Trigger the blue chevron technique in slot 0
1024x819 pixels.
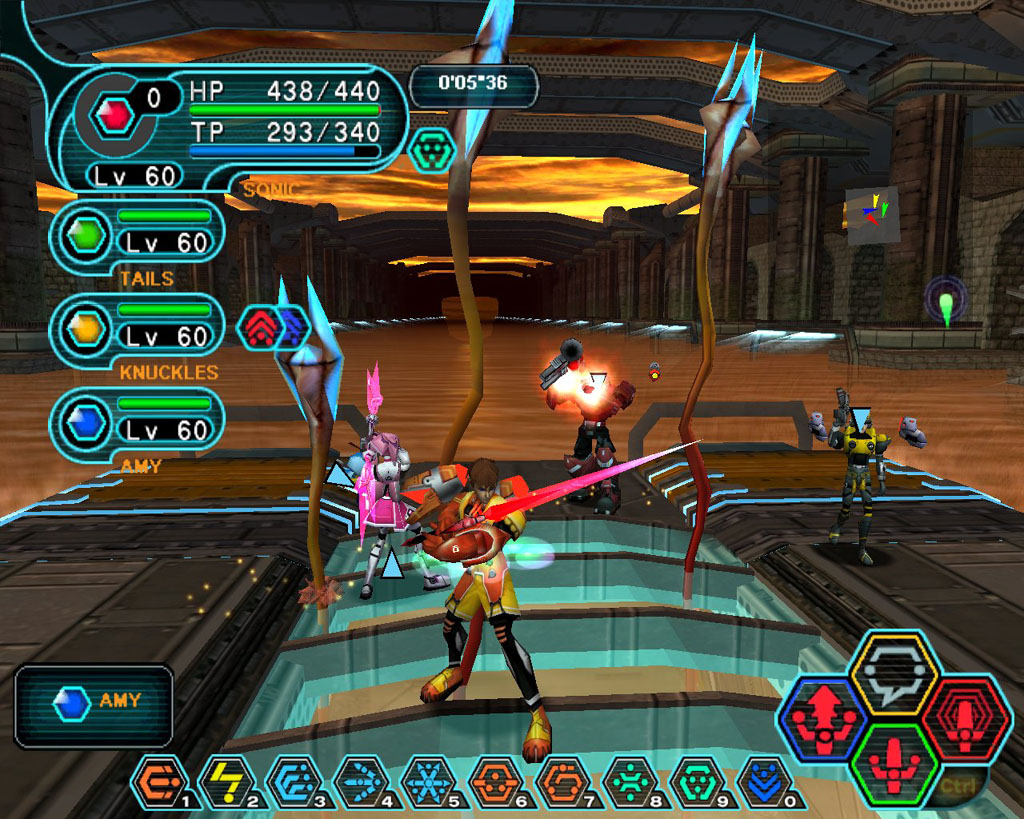(x=765, y=781)
